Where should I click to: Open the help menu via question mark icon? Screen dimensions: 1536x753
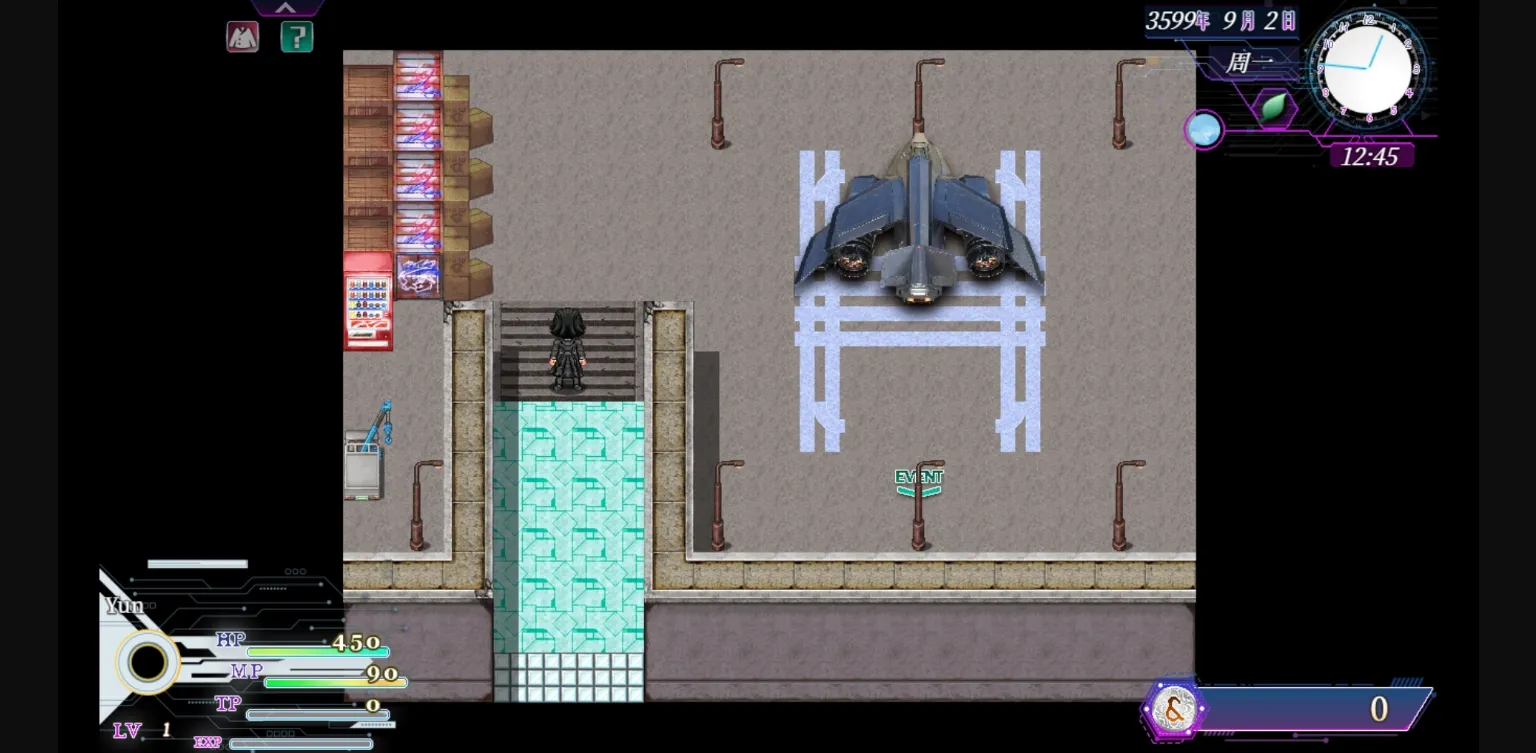coord(297,37)
